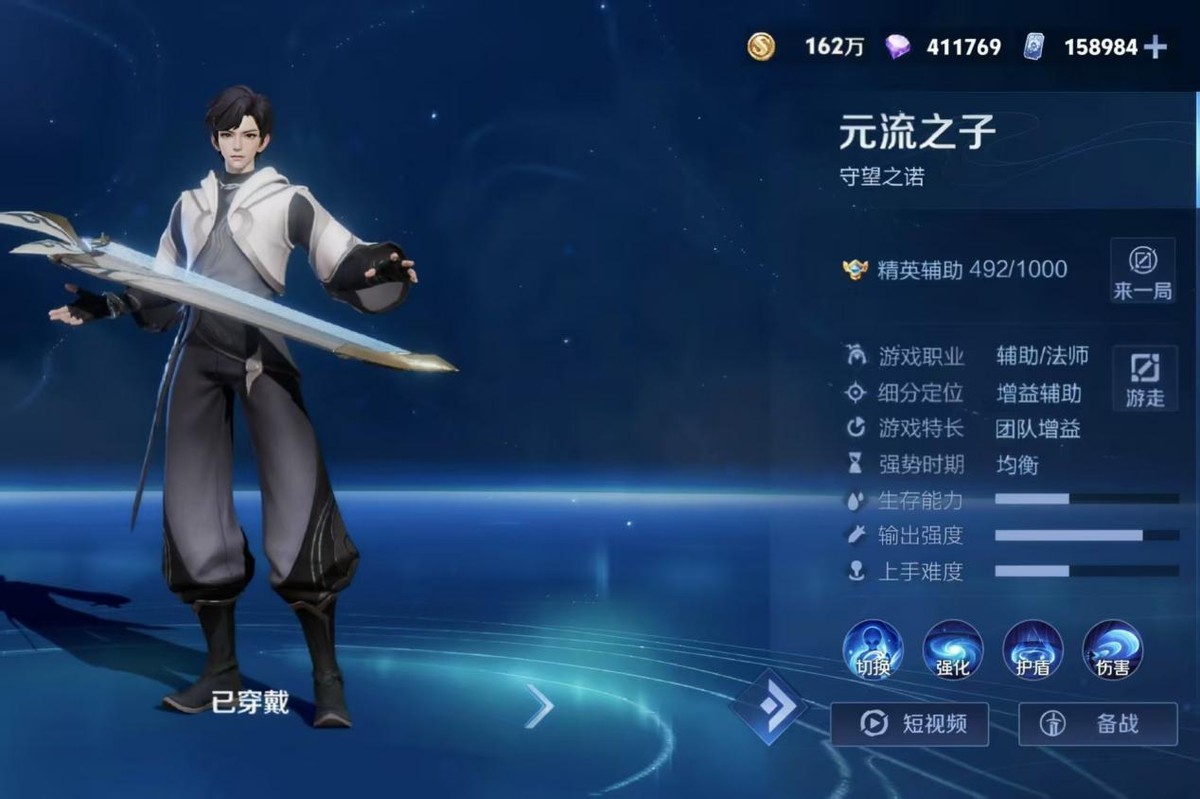Image resolution: width=1200 pixels, height=799 pixels.
Task: Start a match with 来一局
Action: coord(1142,271)
